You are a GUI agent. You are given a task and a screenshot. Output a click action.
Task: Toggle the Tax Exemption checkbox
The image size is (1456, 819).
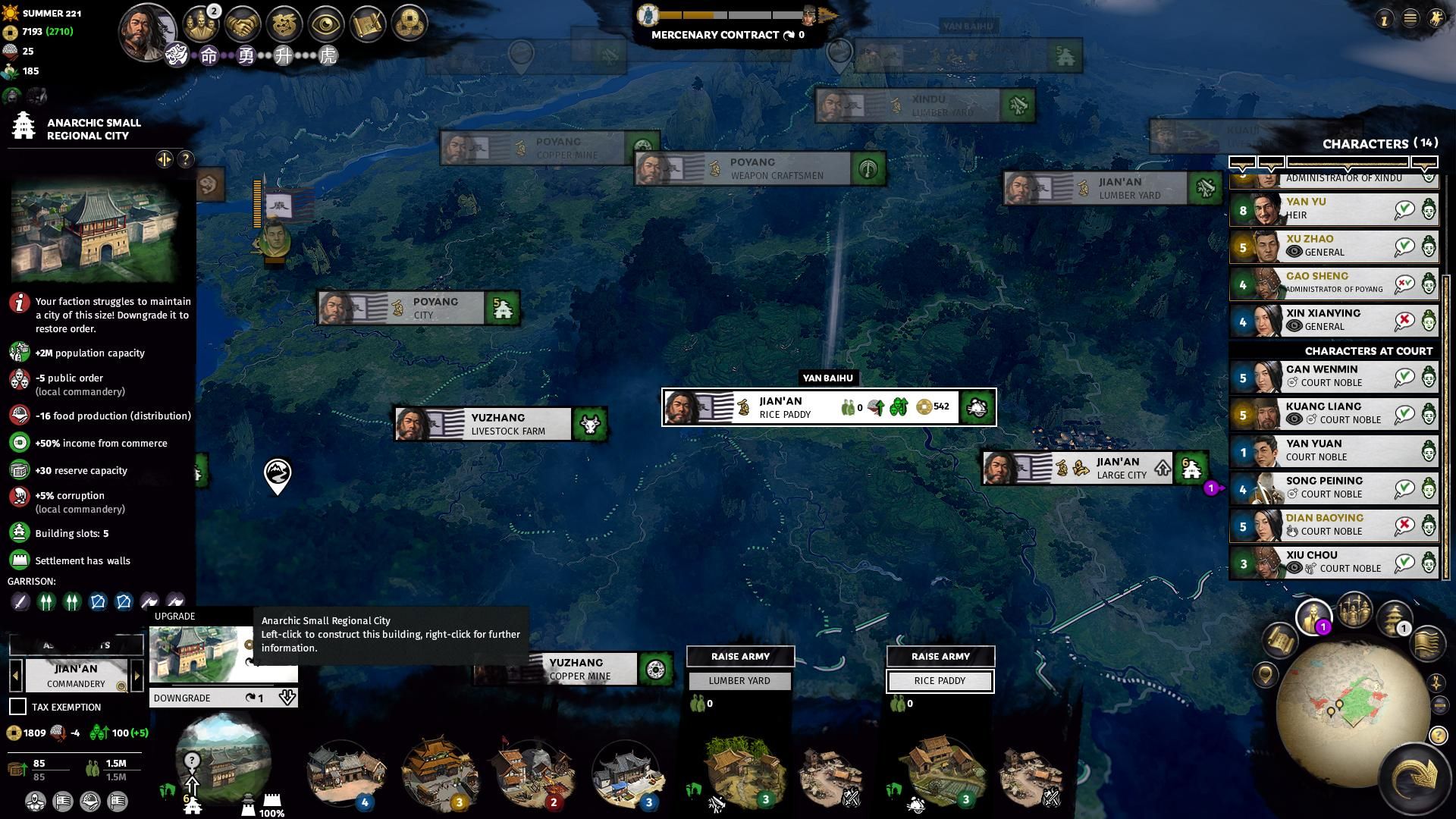coord(17,707)
